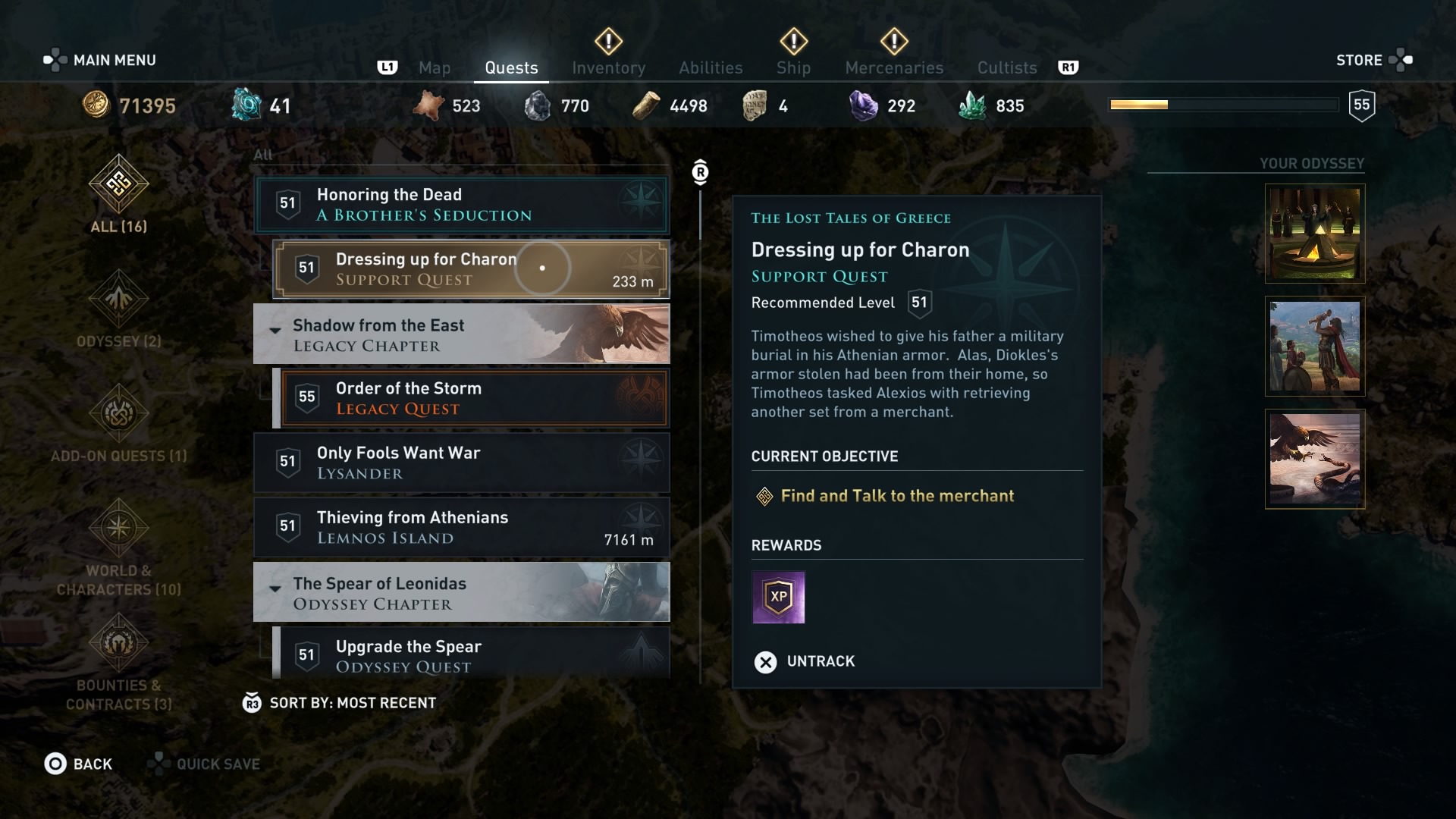Click the XP reward icon under Rewards

coord(778,598)
